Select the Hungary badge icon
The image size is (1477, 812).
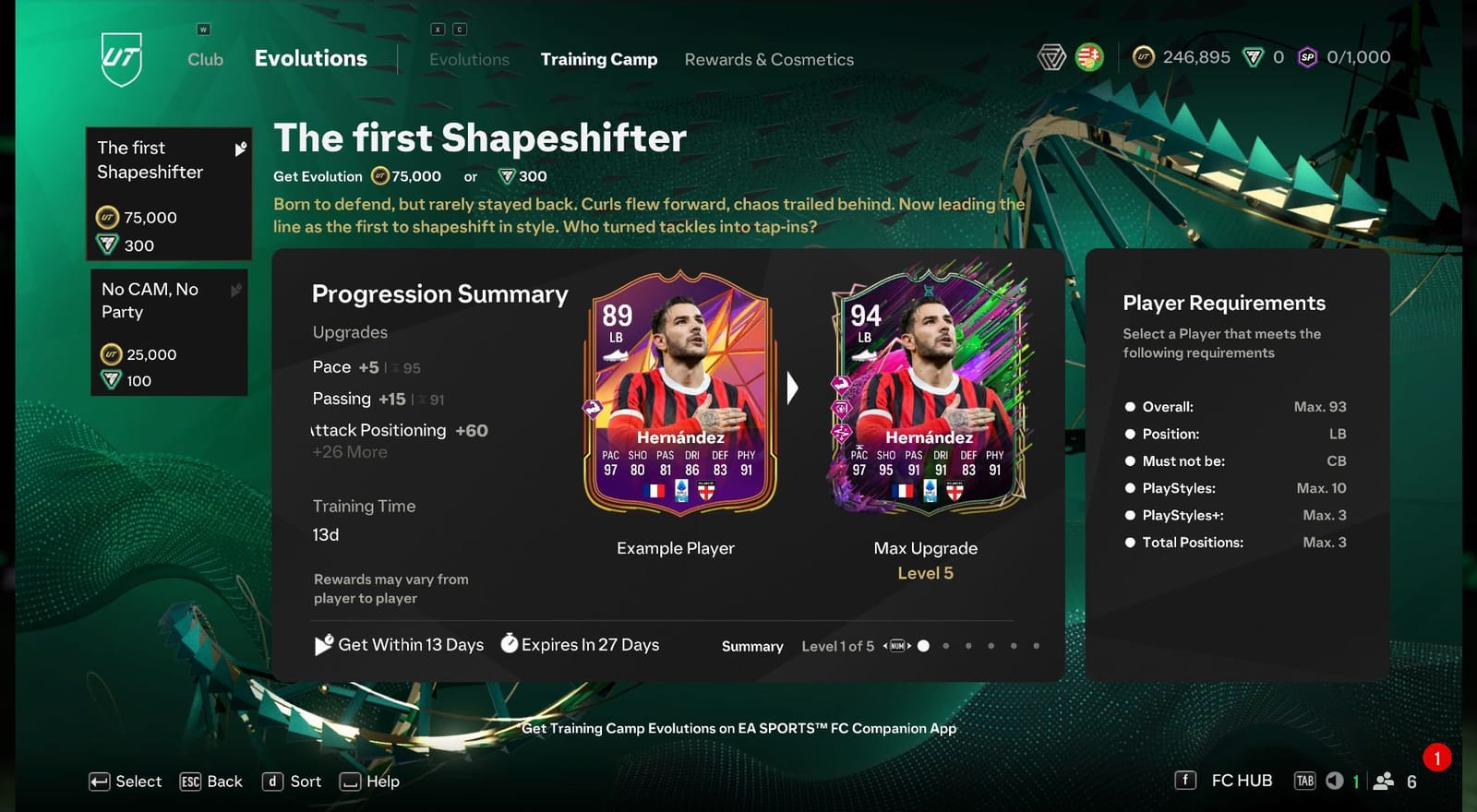click(1087, 56)
